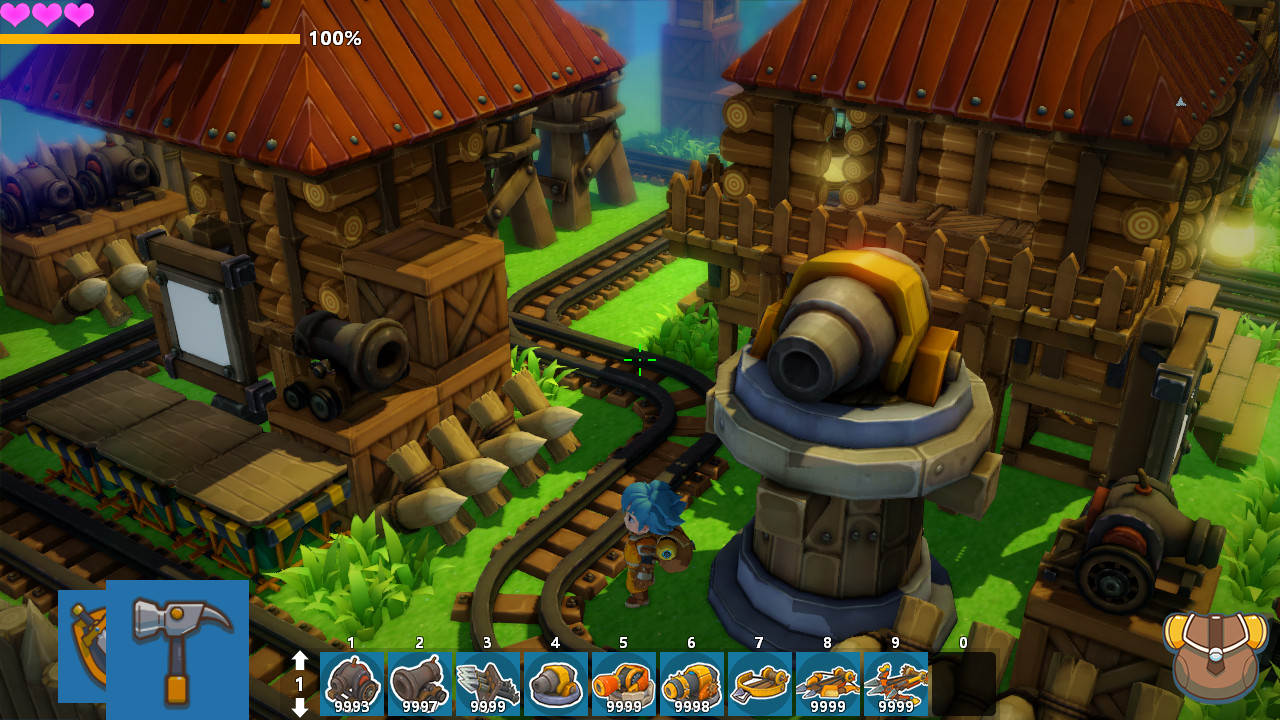Image resolution: width=1280 pixels, height=720 pixels.
Task: Pick the yellow trap in slot 7
Action: point(760,684)
